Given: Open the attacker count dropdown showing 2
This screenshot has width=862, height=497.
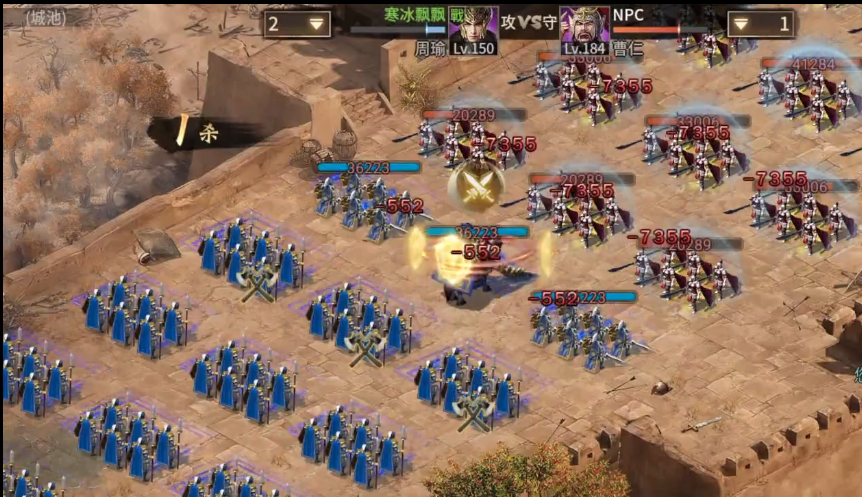Looking at the screenshot, I should click(297, 23).
